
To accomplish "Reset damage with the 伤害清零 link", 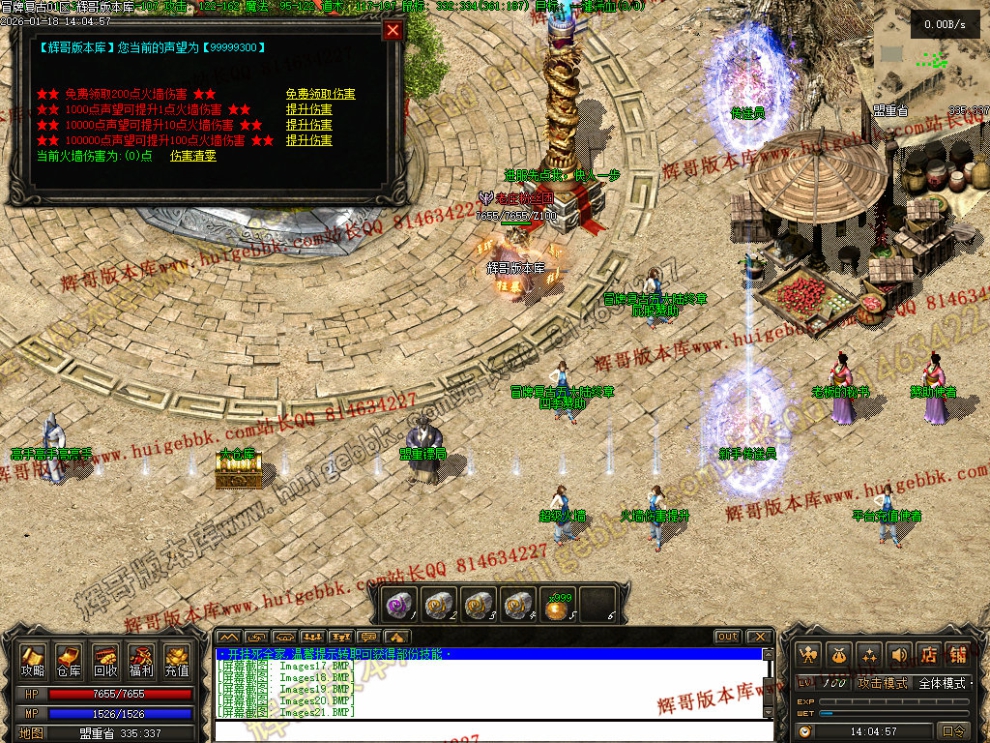I will (192, 156).
